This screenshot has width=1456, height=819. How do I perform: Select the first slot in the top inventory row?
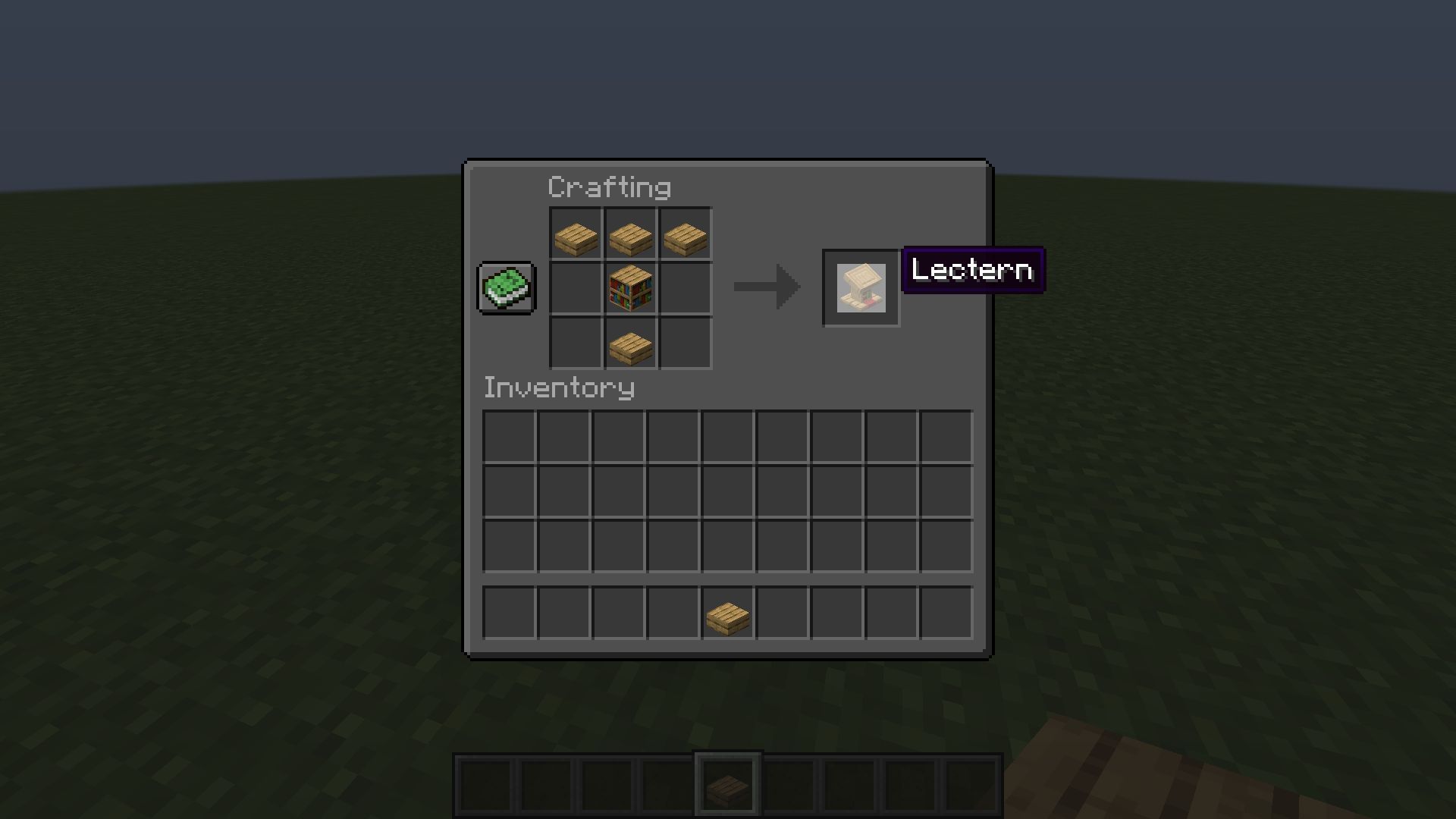tap(509, 436)
